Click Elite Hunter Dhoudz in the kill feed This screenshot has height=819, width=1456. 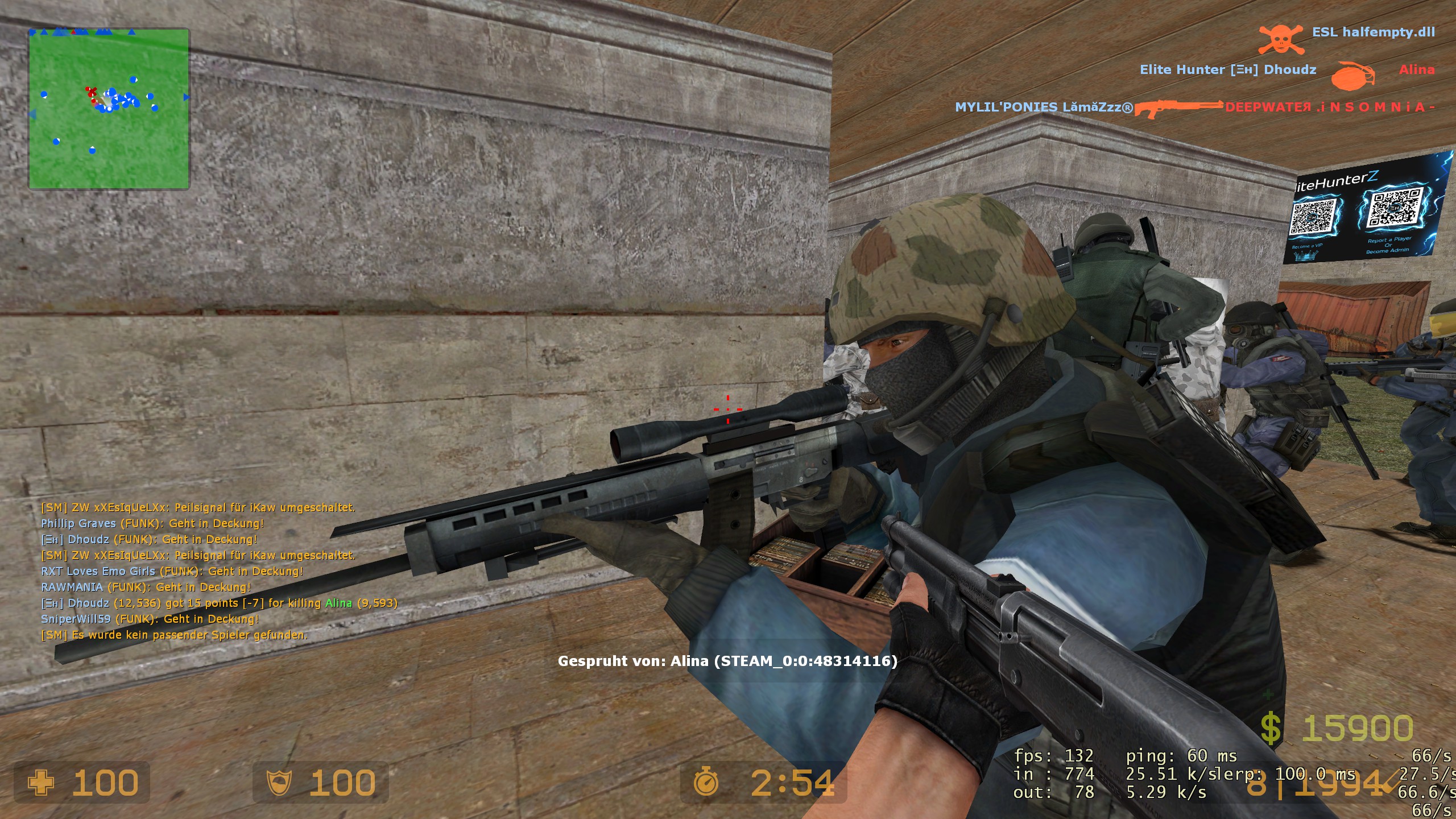click(1228, 71)
